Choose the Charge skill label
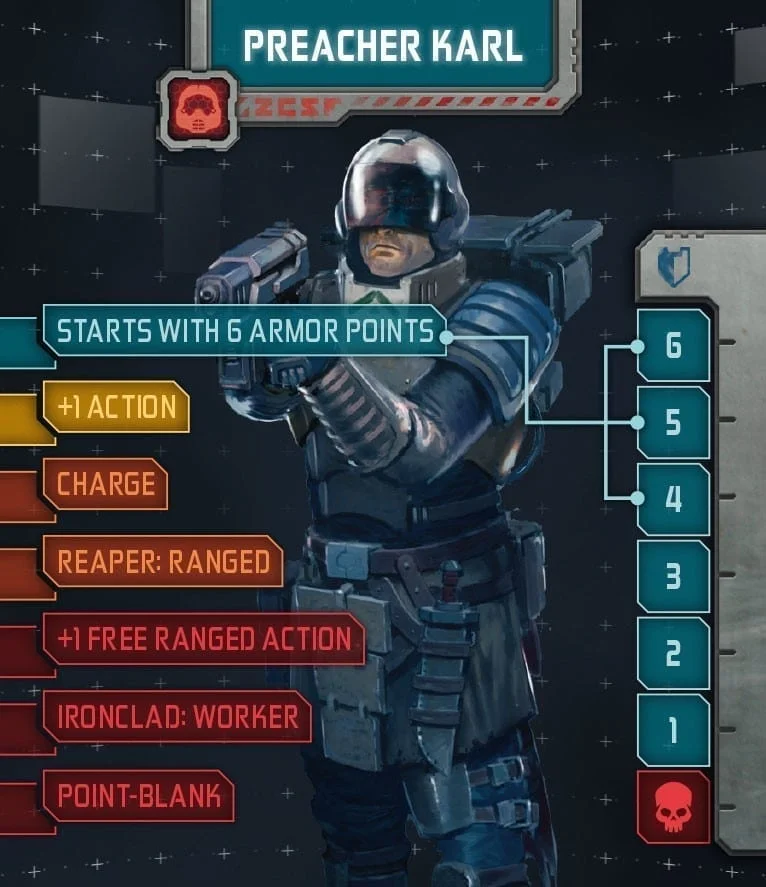Viewport: 766px width, 887px height. pyautogui.click(x=105, y=484)
